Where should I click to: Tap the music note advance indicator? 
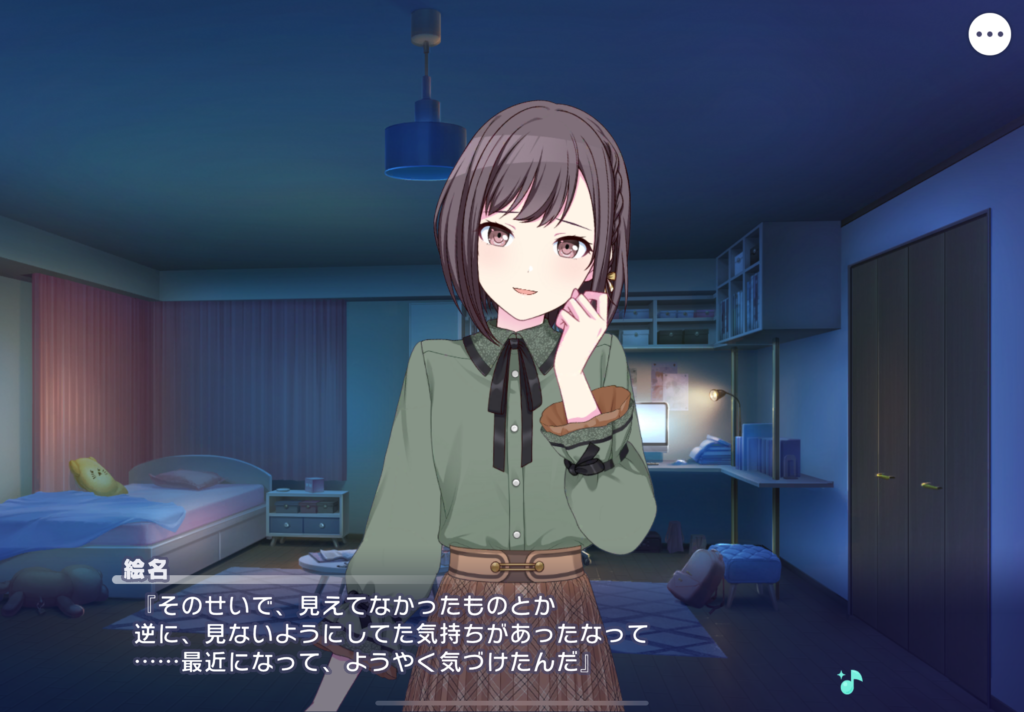850,681
